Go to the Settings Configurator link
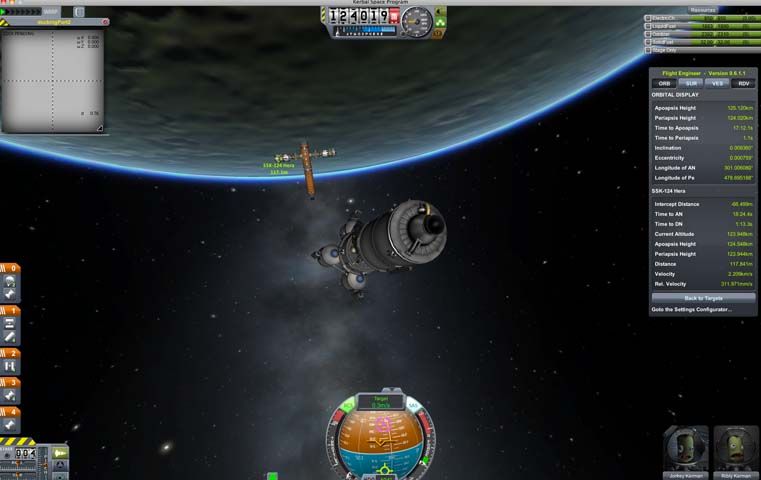The width and height of the screenshot is (761, 480). [692, 309]
